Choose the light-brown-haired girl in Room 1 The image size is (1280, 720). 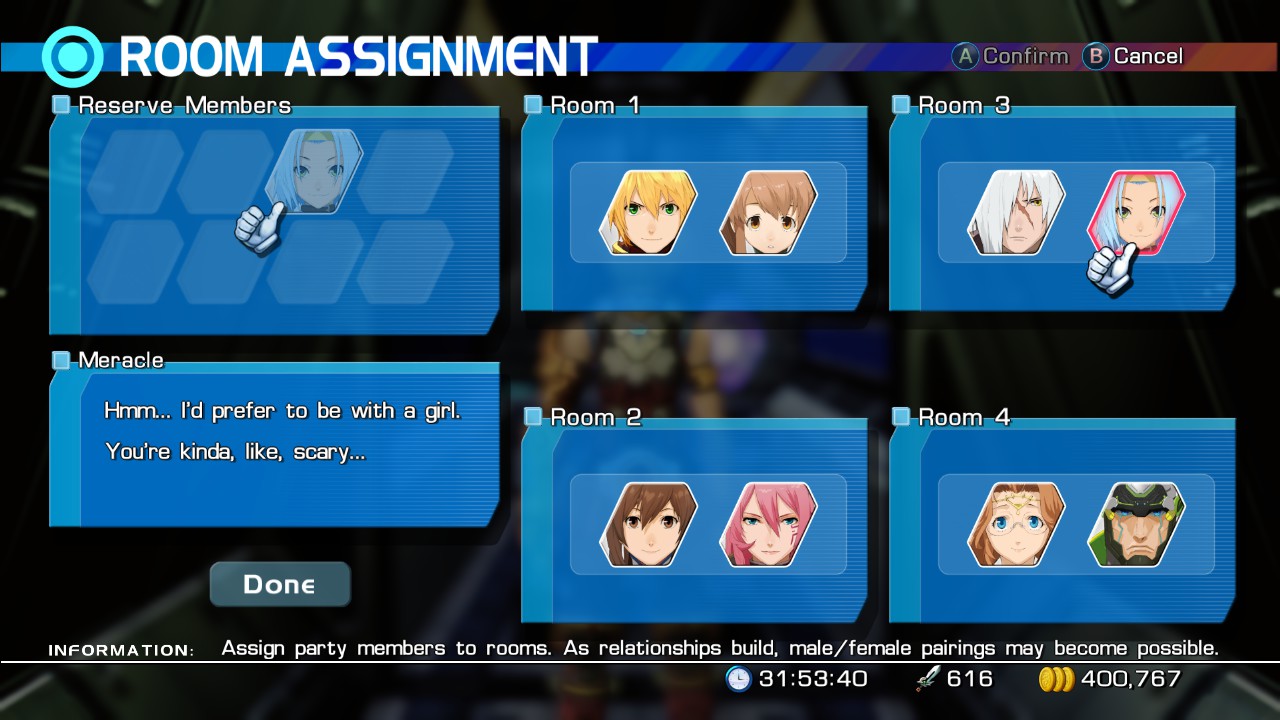click(x=768, y=212)
